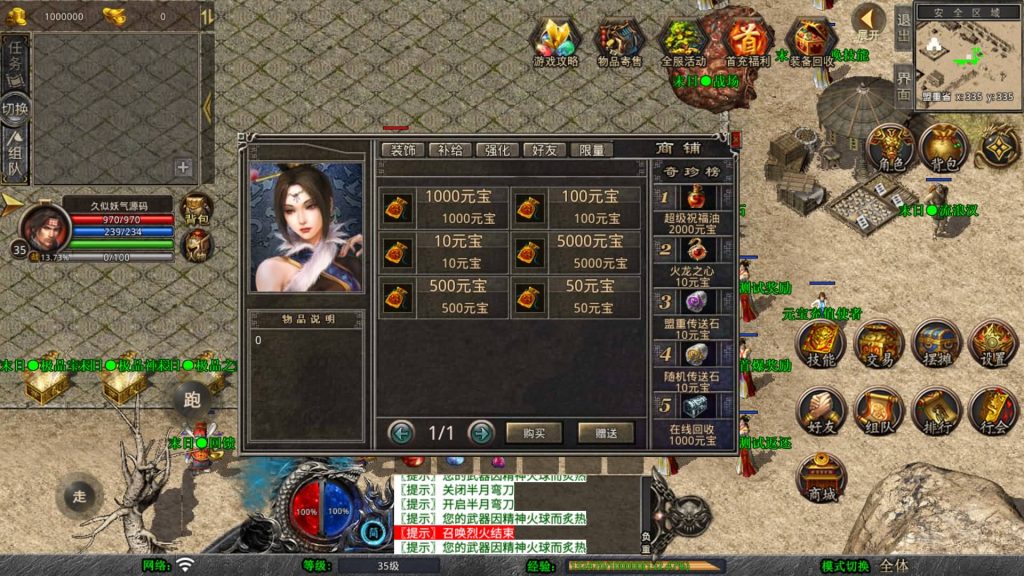
Task: Open the 商城 mall button
Action: [822, 478]
